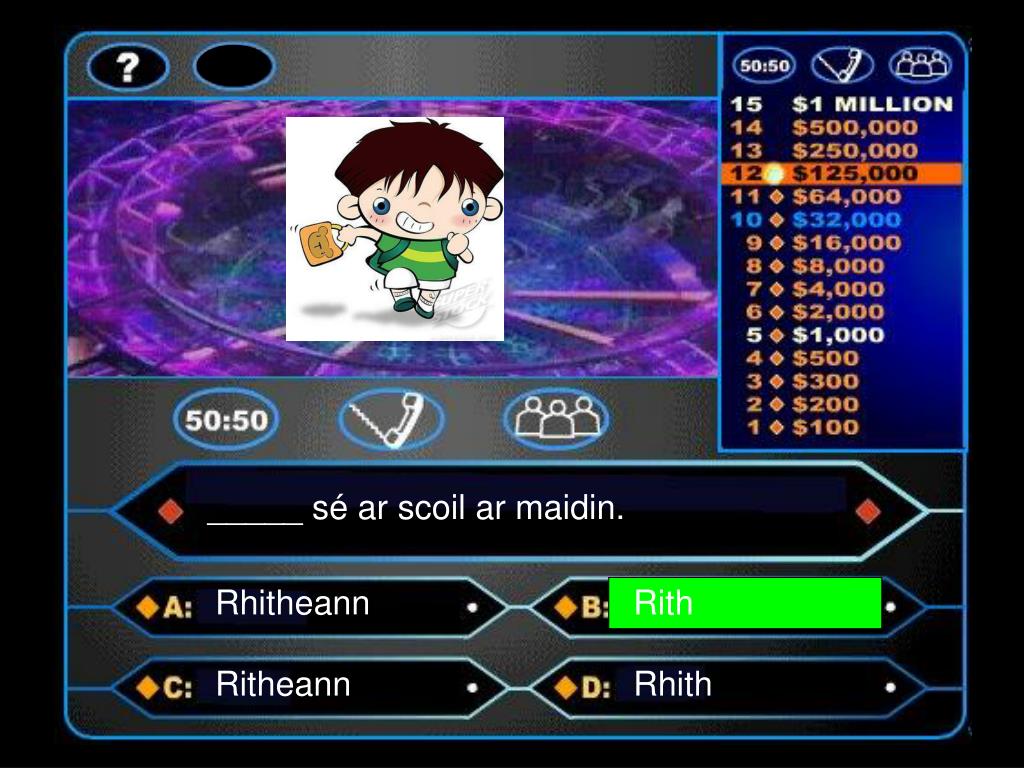Open help with the question mark button
This screenshot has height=768, width=1024.
pyautogui.click(x=128, y=67)
